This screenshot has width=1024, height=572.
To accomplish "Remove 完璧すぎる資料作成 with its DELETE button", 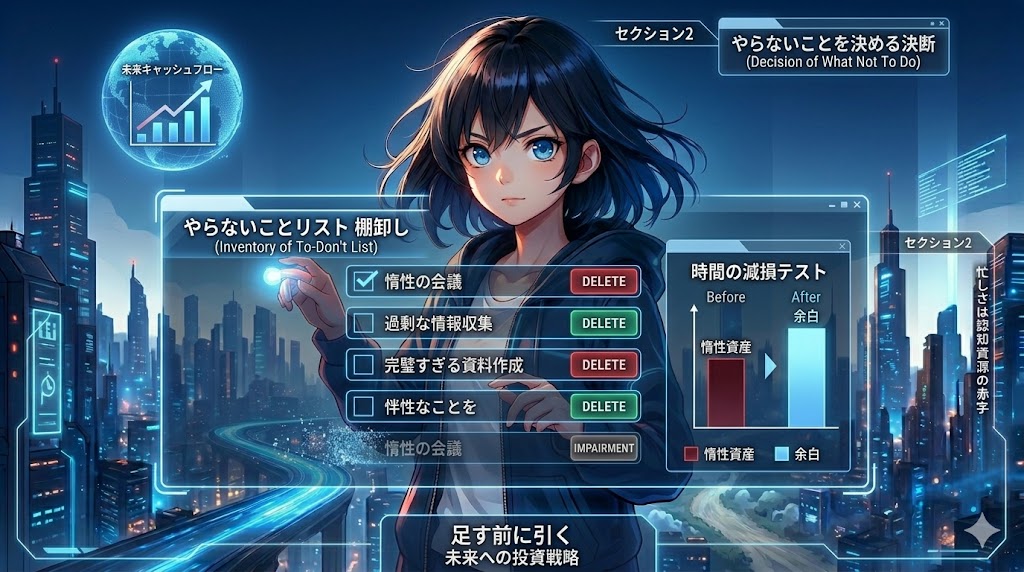I will pyautogui.click(x=604, y=365).
